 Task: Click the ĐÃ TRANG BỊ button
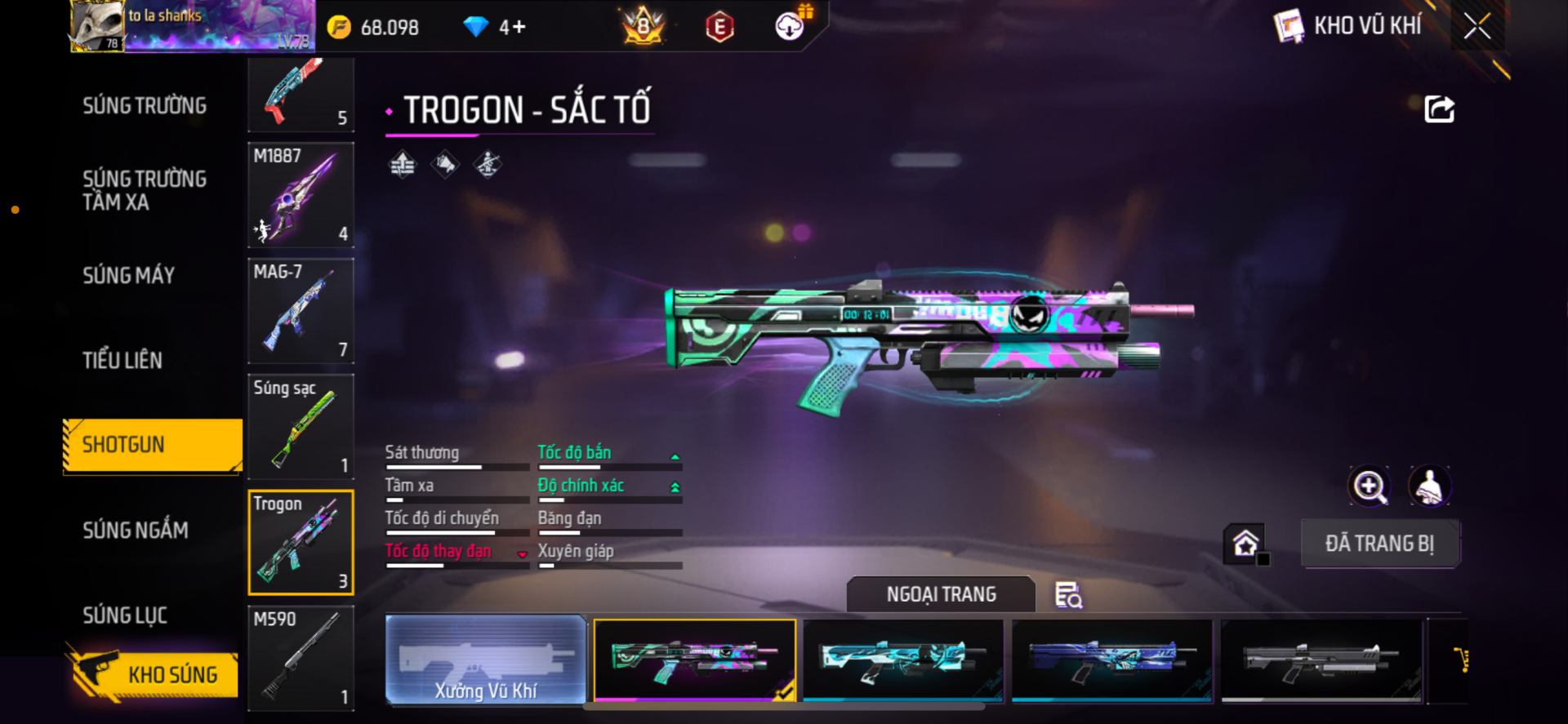(1379, 544)
